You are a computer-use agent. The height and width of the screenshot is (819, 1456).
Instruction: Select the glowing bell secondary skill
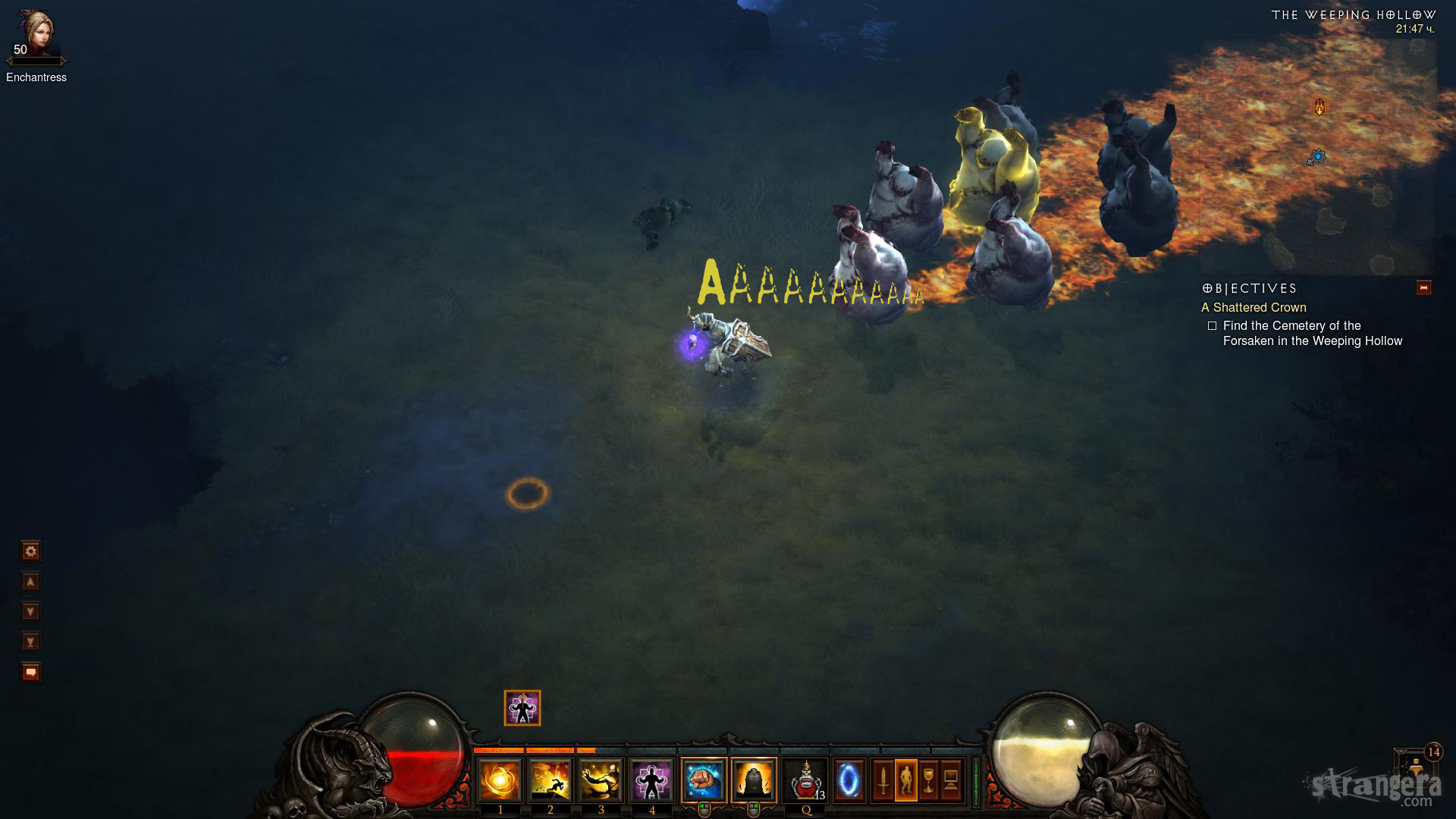[x=754, y=780]
